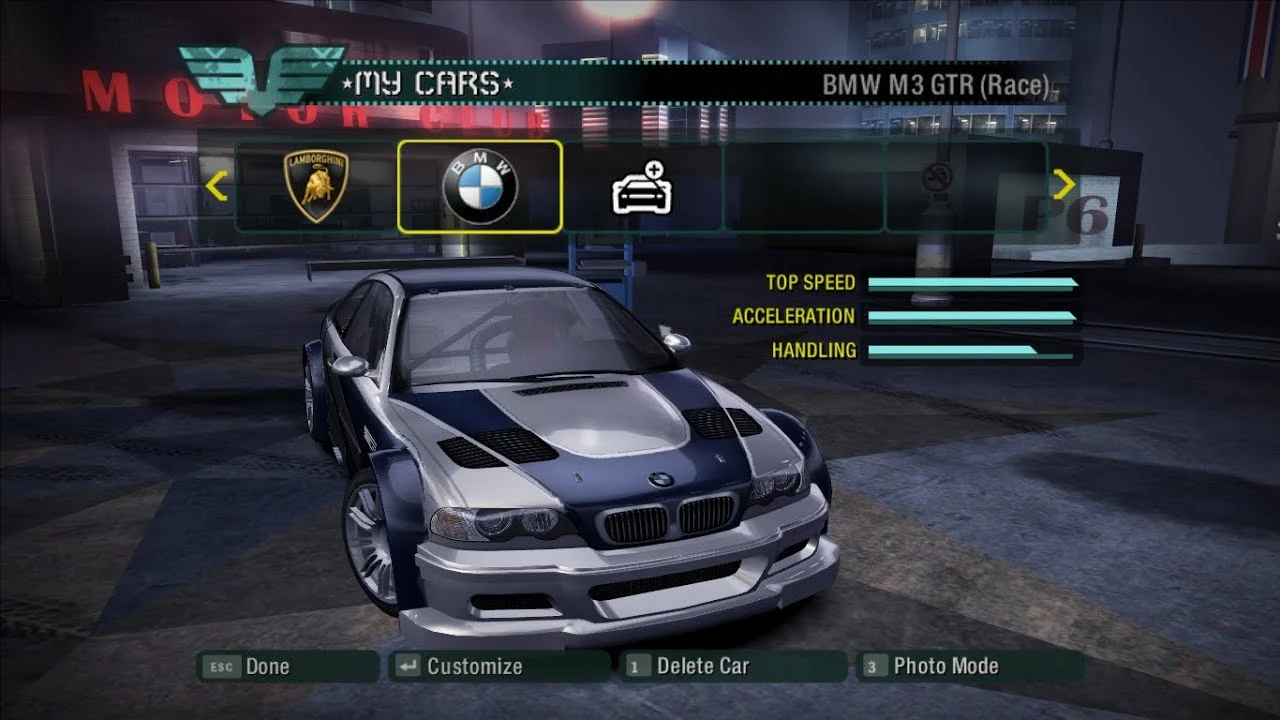Viewport: 1280px width, 720px height.
Task: Select the empty car slot beside the add icon
Action: [x=803, y=186]
